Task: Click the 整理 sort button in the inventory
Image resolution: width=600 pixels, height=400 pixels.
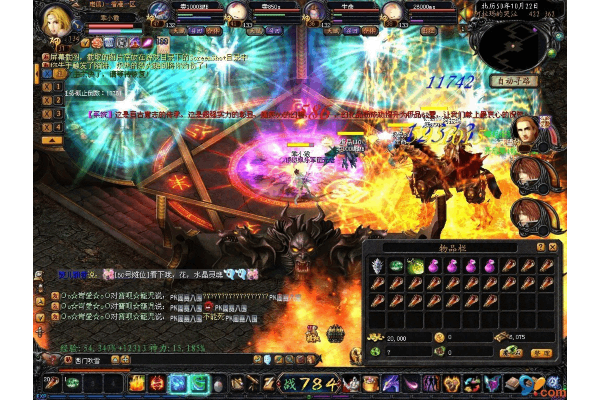Action: click(x=541, y=352)
